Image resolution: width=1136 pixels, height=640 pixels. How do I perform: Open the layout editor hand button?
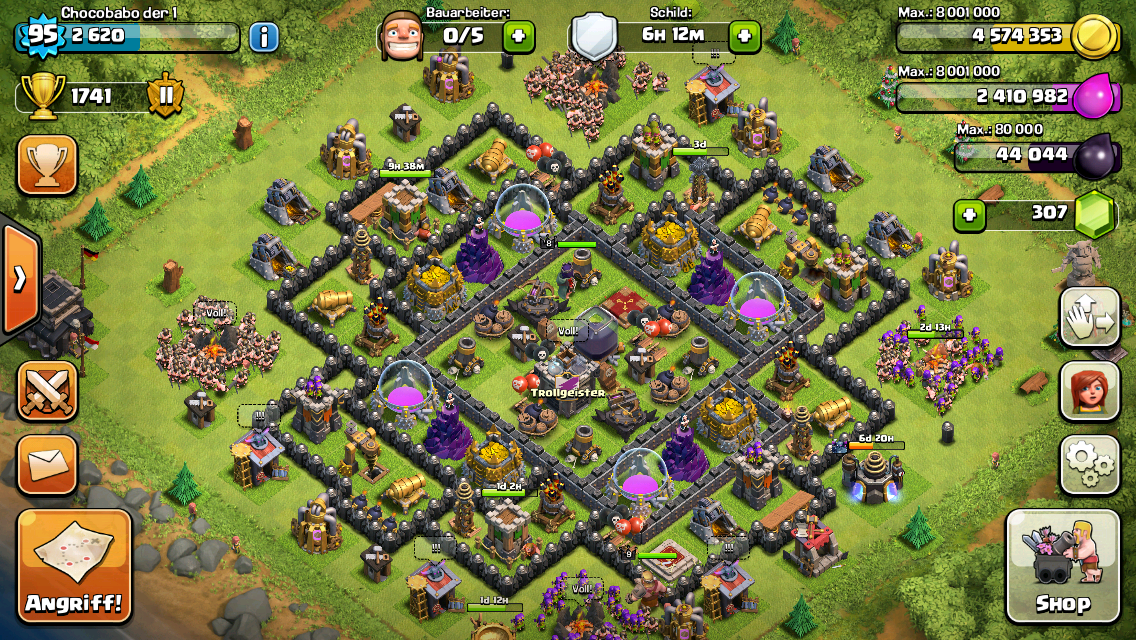point(1089,317)
